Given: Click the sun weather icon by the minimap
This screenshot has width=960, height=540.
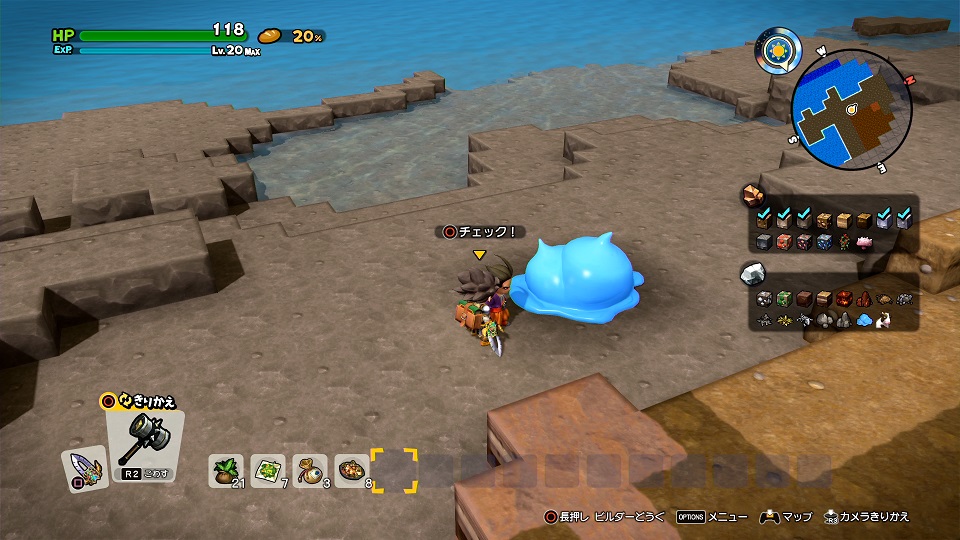Looking at the screenshot, I should pyautogui.click(x=776, y=47).
